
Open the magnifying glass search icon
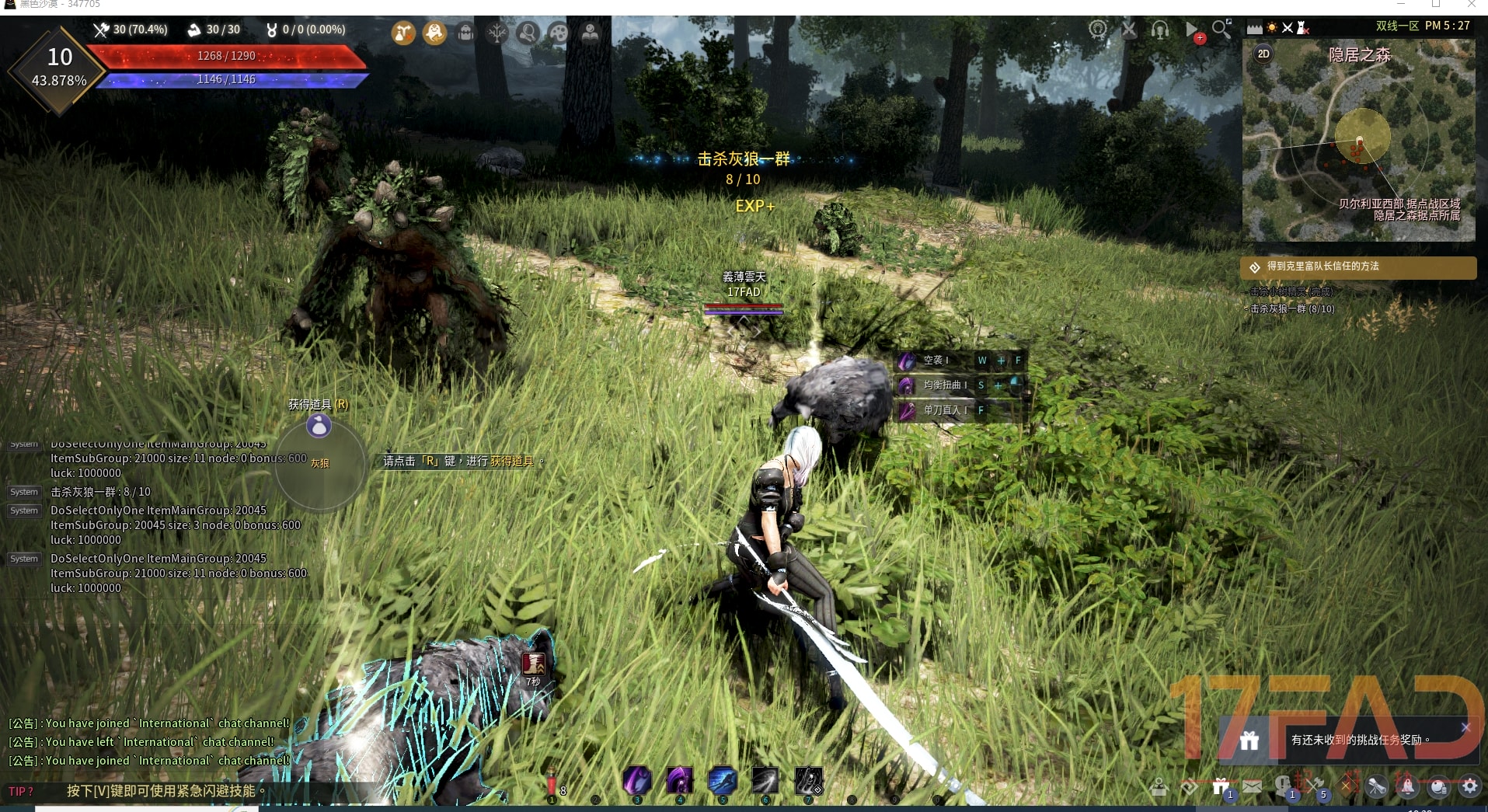(1221, 30)
